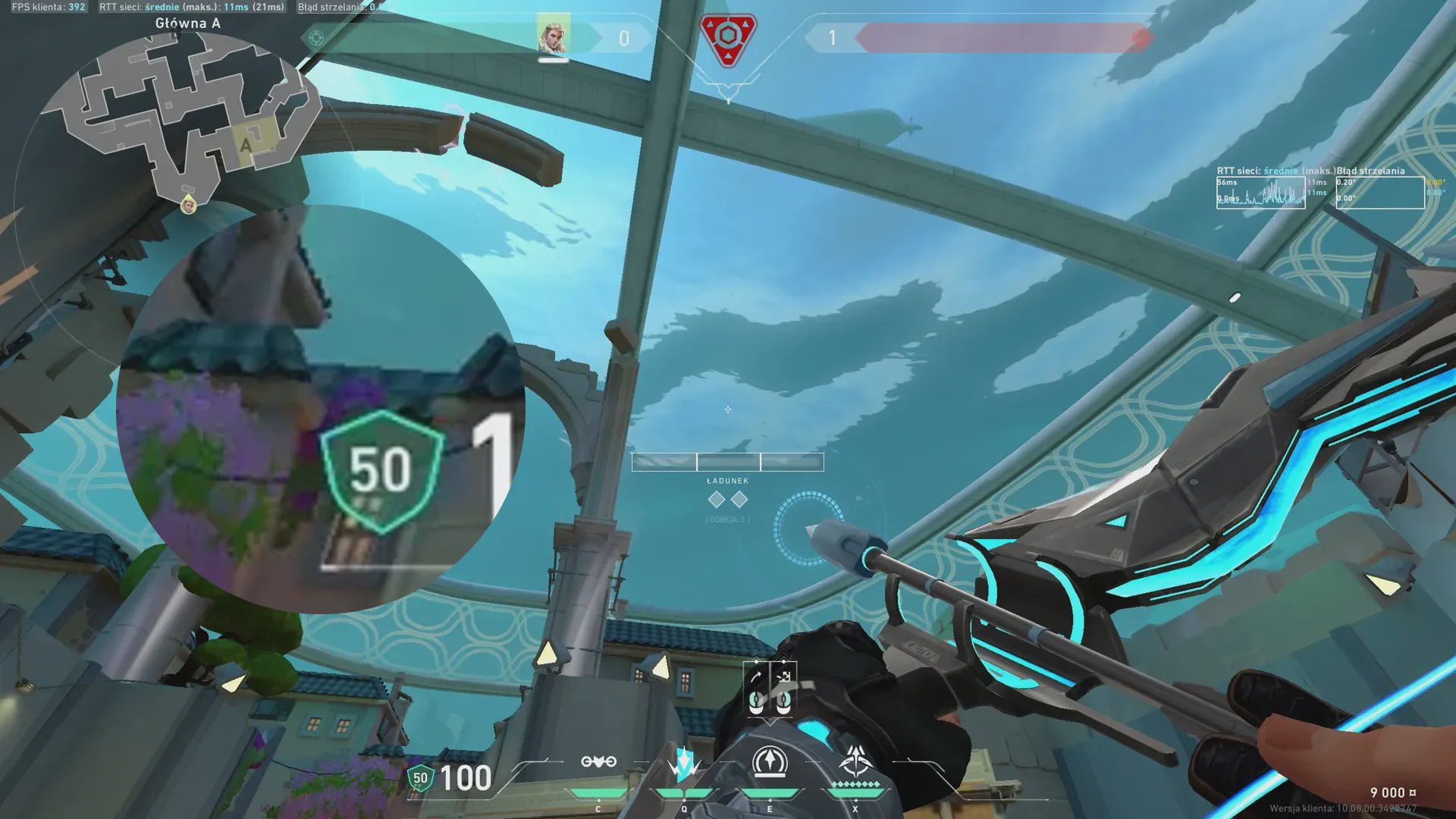Activate the Hunter's Fury ultimate icon
Viewport: 1456px width, 819px height.
tap(855, 761)
